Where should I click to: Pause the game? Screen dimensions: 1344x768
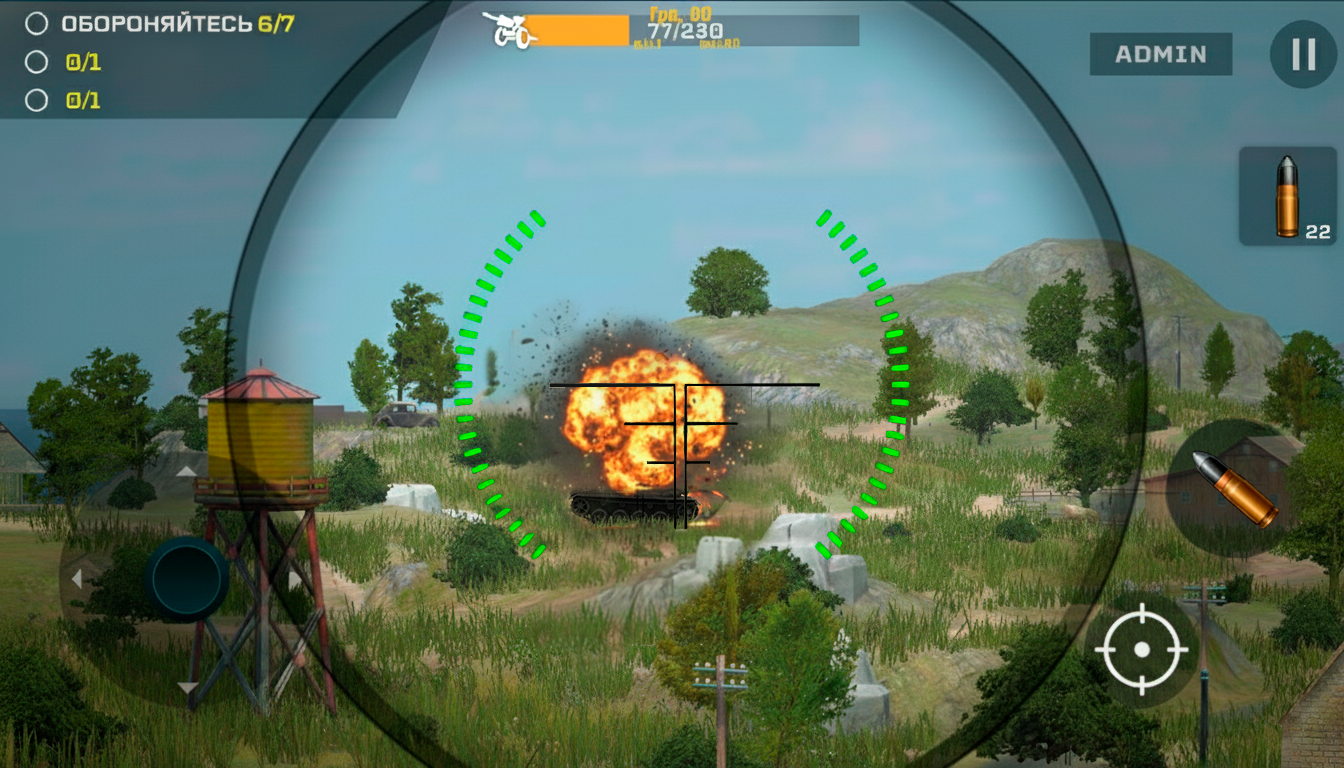point(1303,54)
